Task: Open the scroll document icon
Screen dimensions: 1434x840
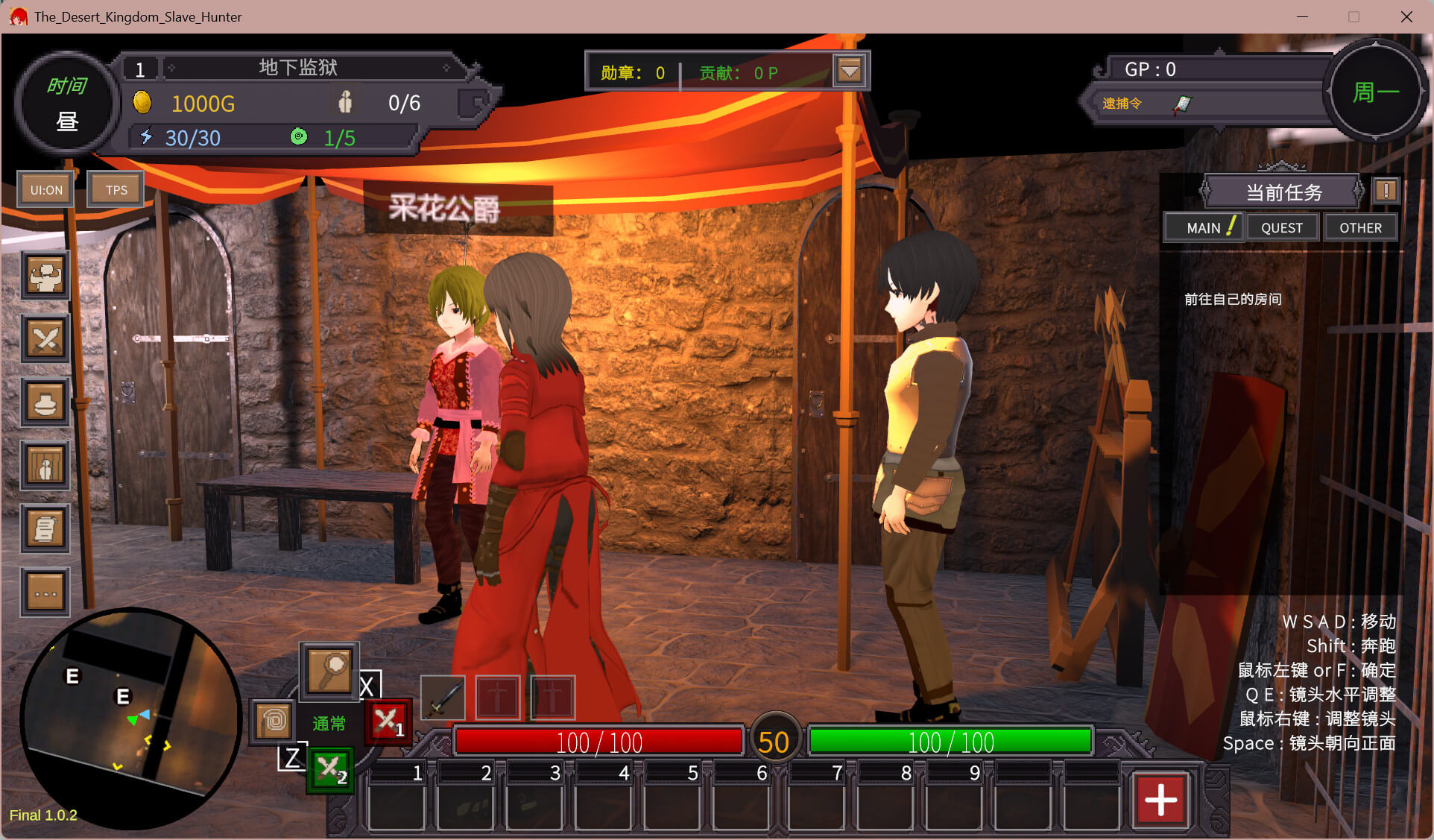Action: [x=45, y=529]
